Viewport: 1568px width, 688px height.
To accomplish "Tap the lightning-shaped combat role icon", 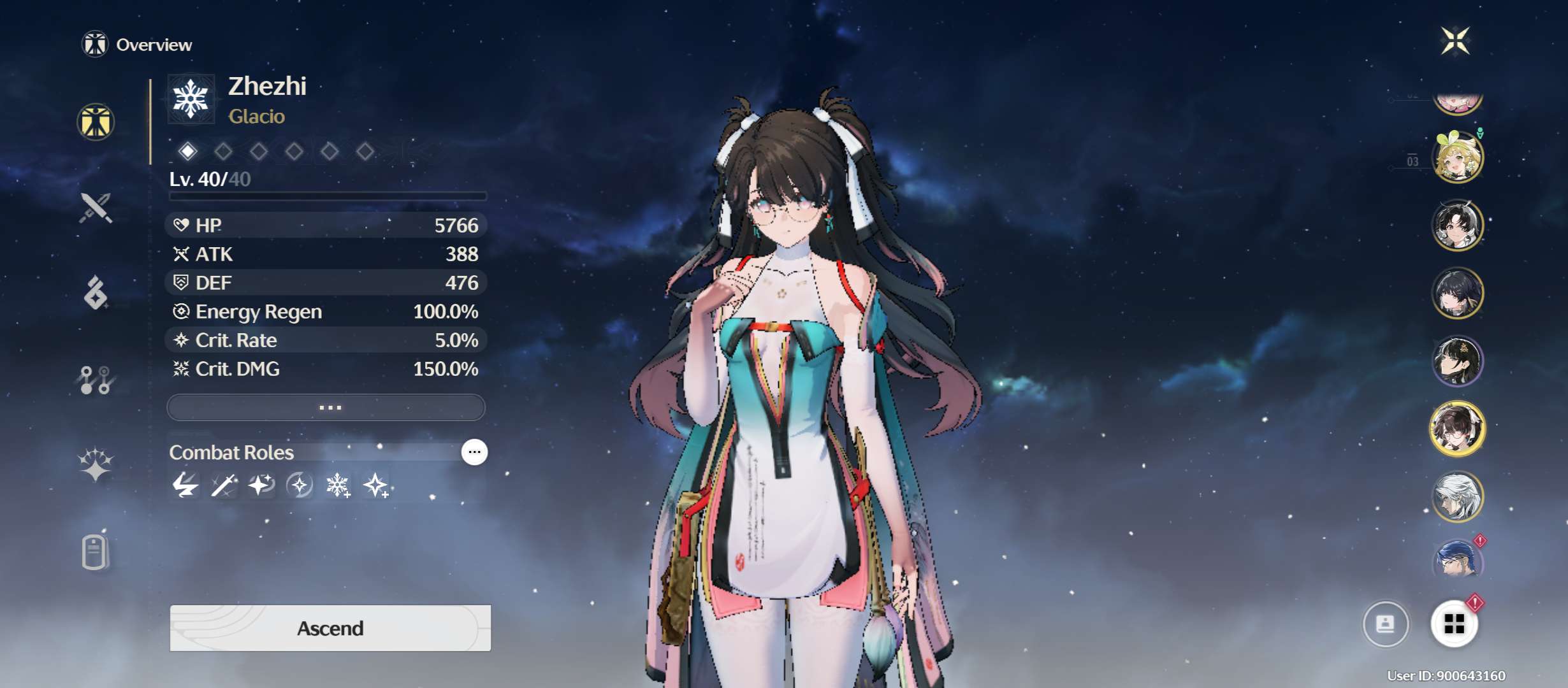I will 185,486.
